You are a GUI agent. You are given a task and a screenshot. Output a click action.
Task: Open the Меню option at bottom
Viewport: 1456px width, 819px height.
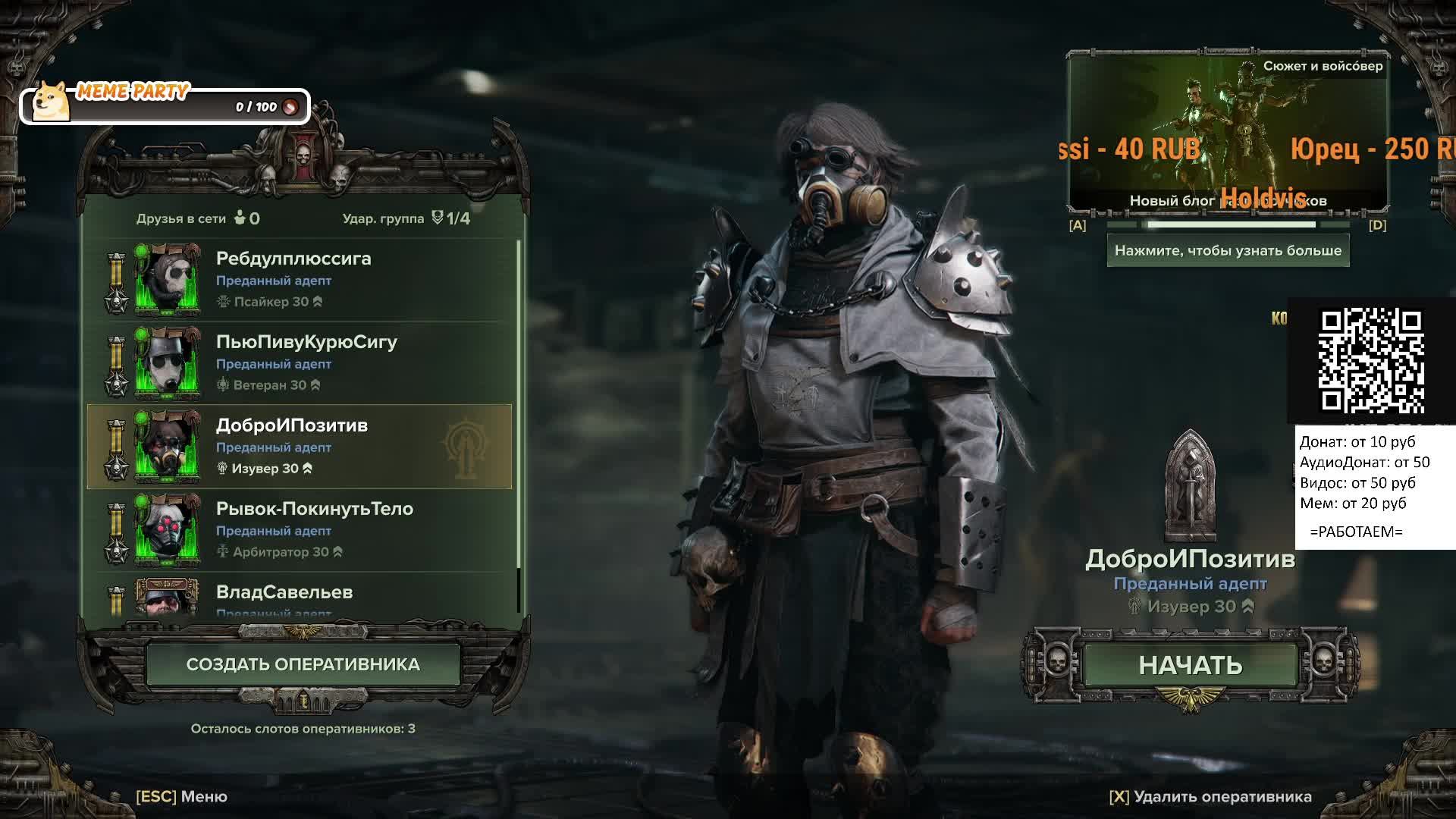click(x=182, y=796)
